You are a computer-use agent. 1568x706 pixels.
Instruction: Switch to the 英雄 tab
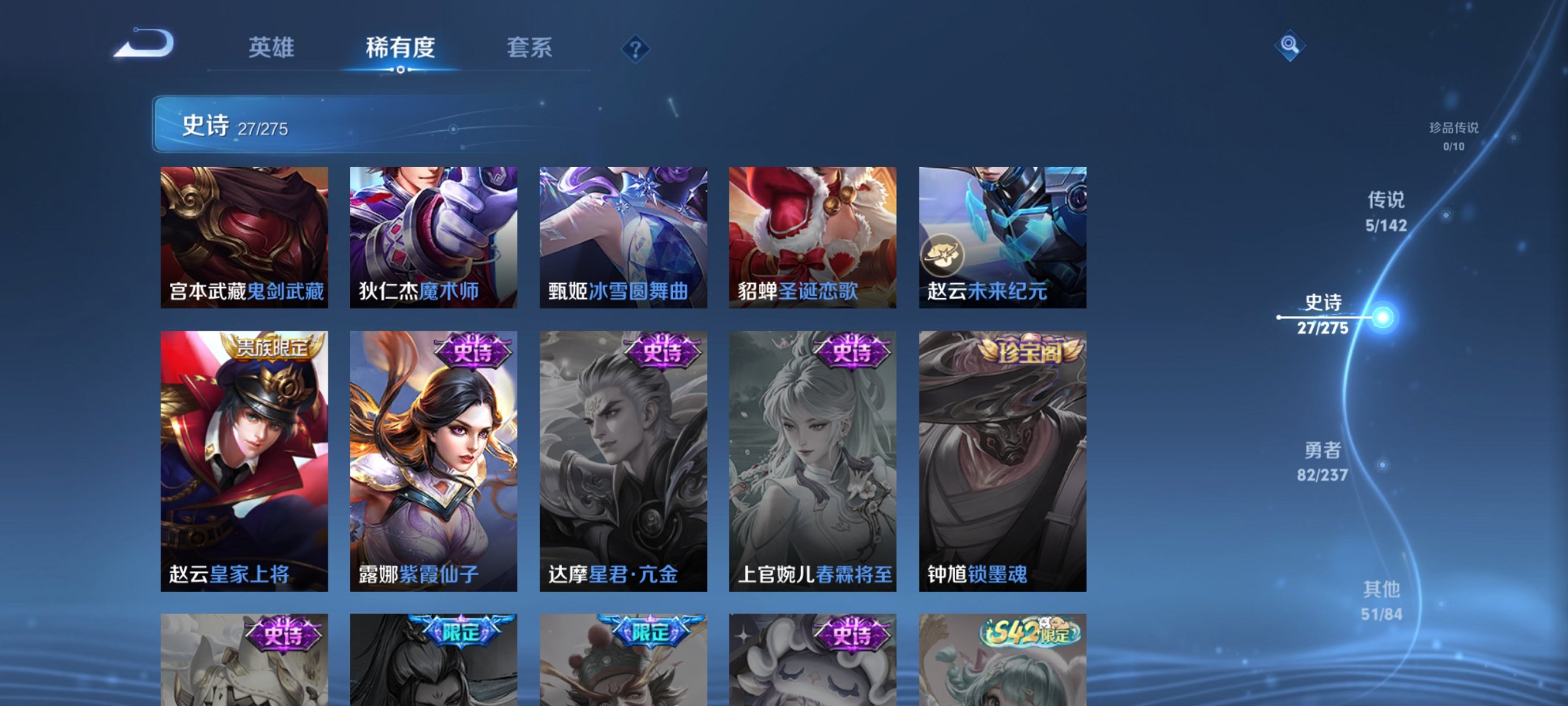tap(272, 48)
